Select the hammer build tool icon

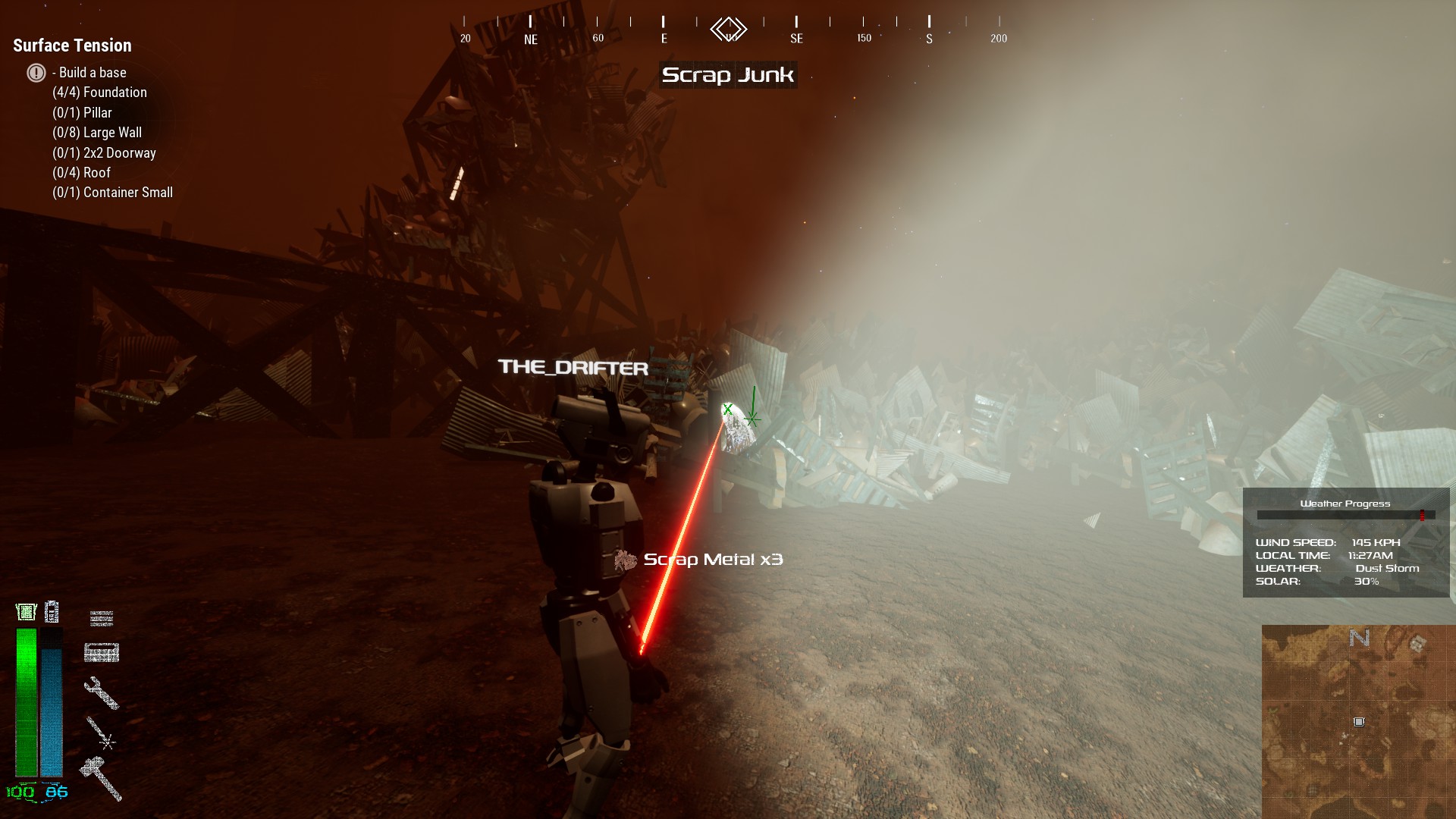click(x=102, y=778)
